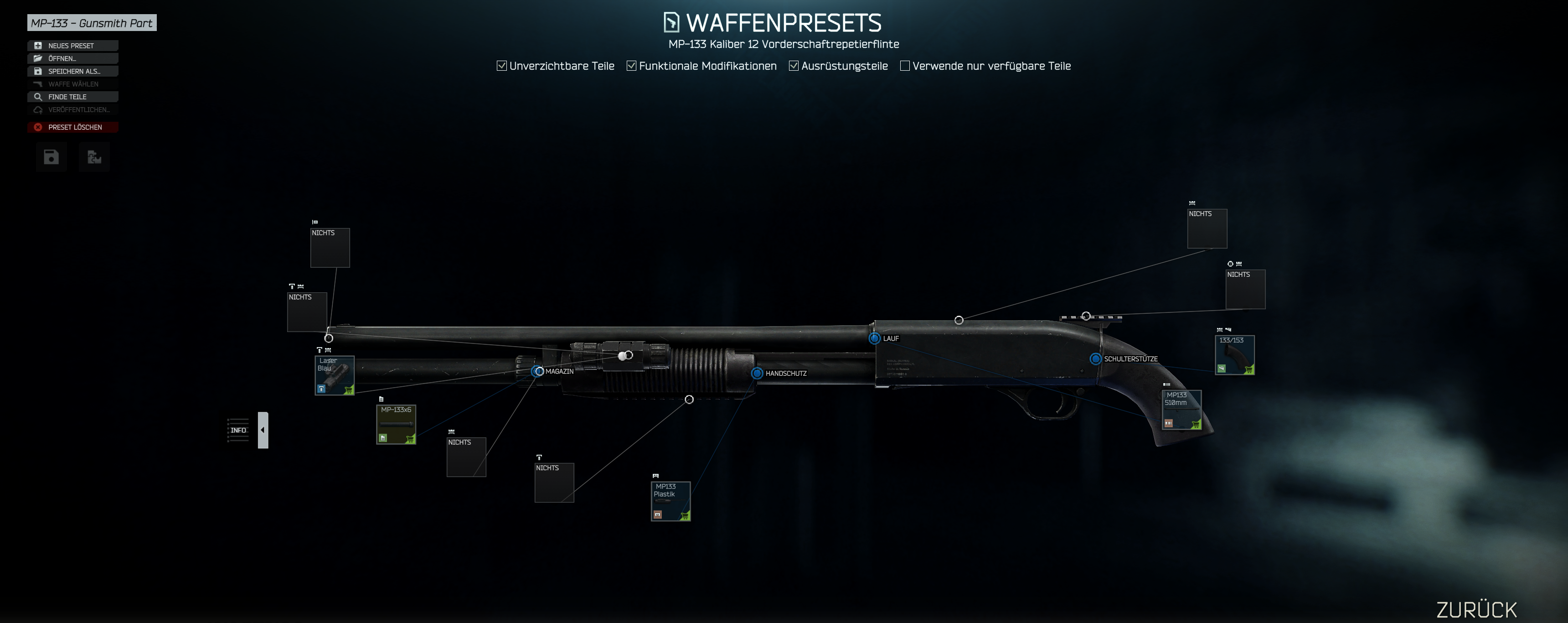1568x623 pixels.
Task: Edit the preset name MP-133 Gunsmith Part
Action: coord(92,23)
